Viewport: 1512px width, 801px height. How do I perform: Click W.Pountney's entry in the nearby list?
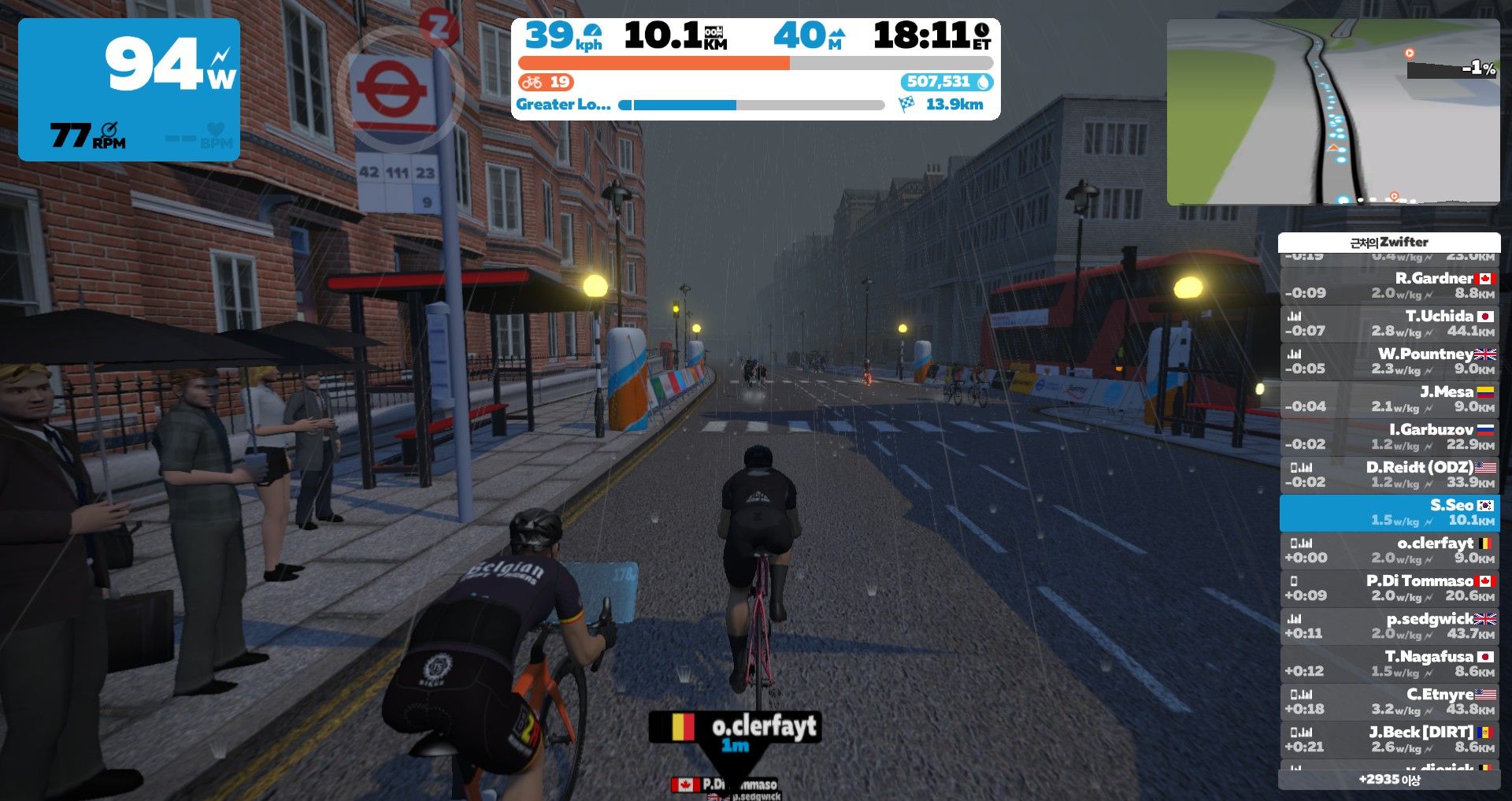pos(1389,361)
